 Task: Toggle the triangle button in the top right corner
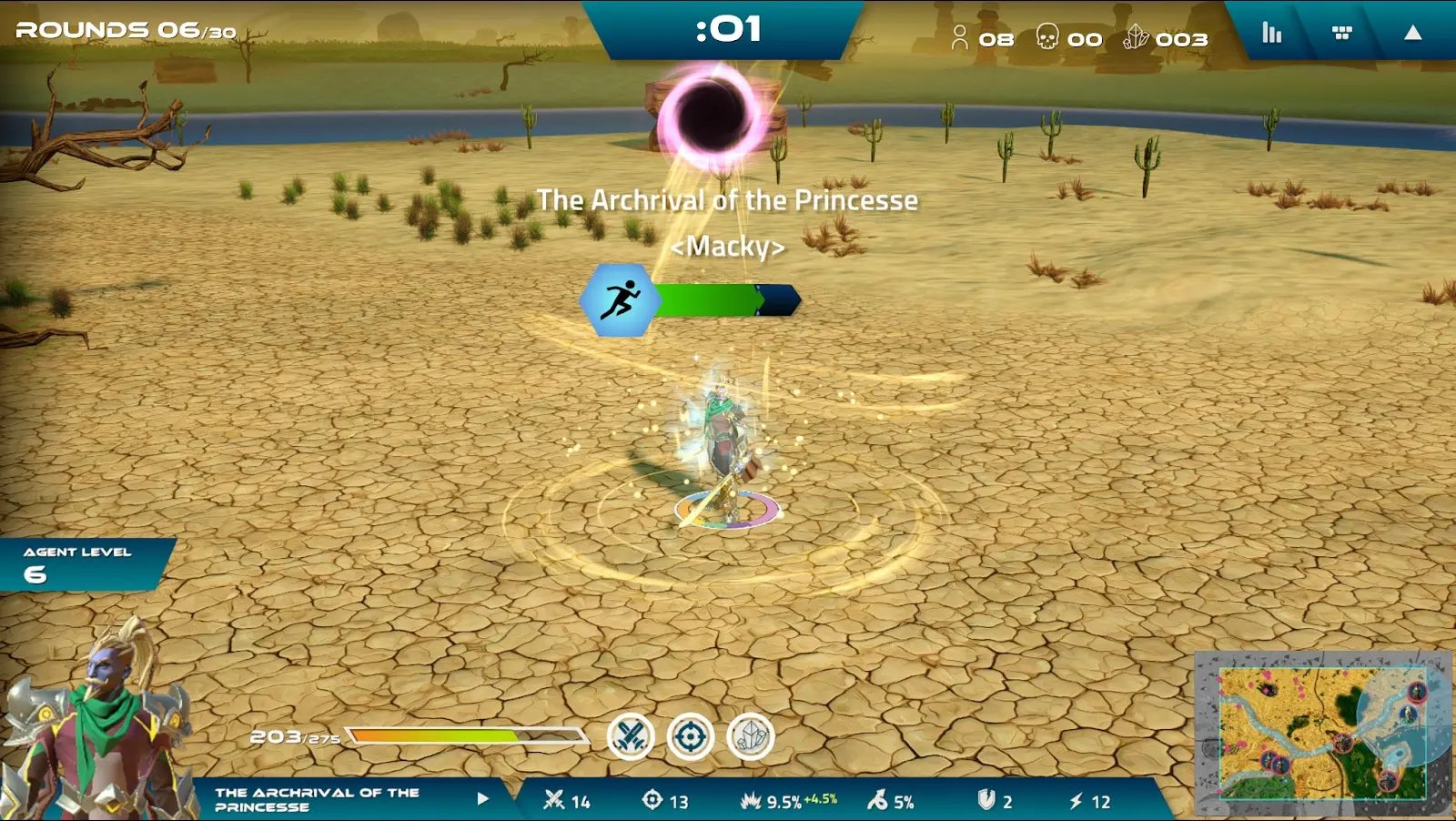pos(1412,34)
